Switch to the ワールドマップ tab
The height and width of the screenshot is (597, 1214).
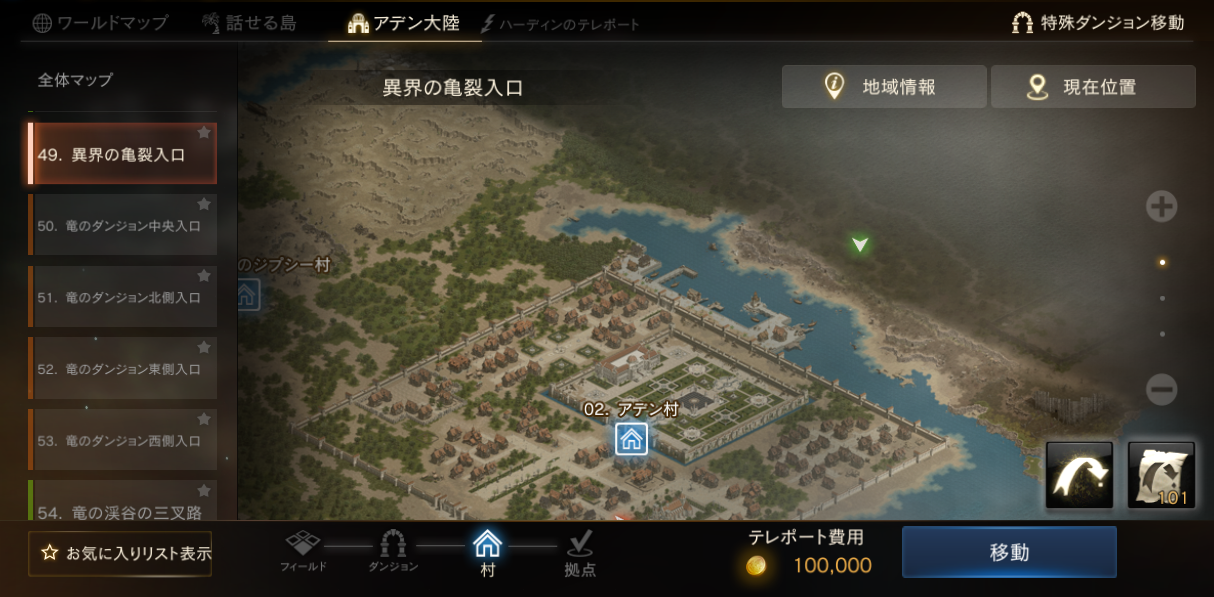point(100,23)
